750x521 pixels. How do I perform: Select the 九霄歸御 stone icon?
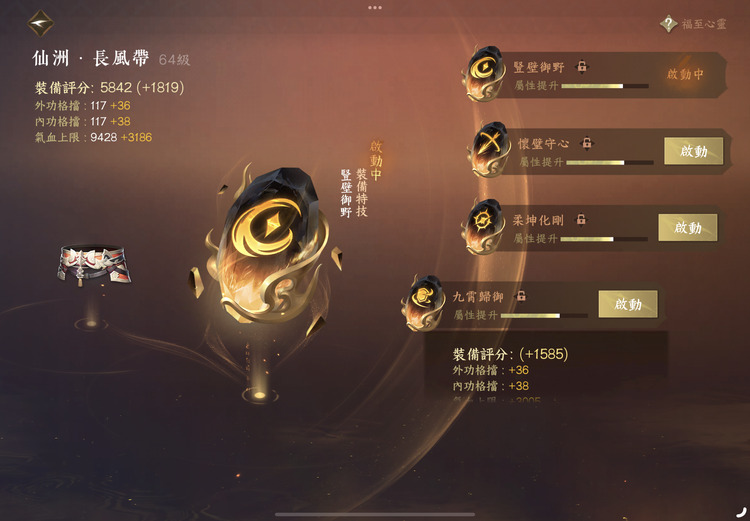pos(424,299)
